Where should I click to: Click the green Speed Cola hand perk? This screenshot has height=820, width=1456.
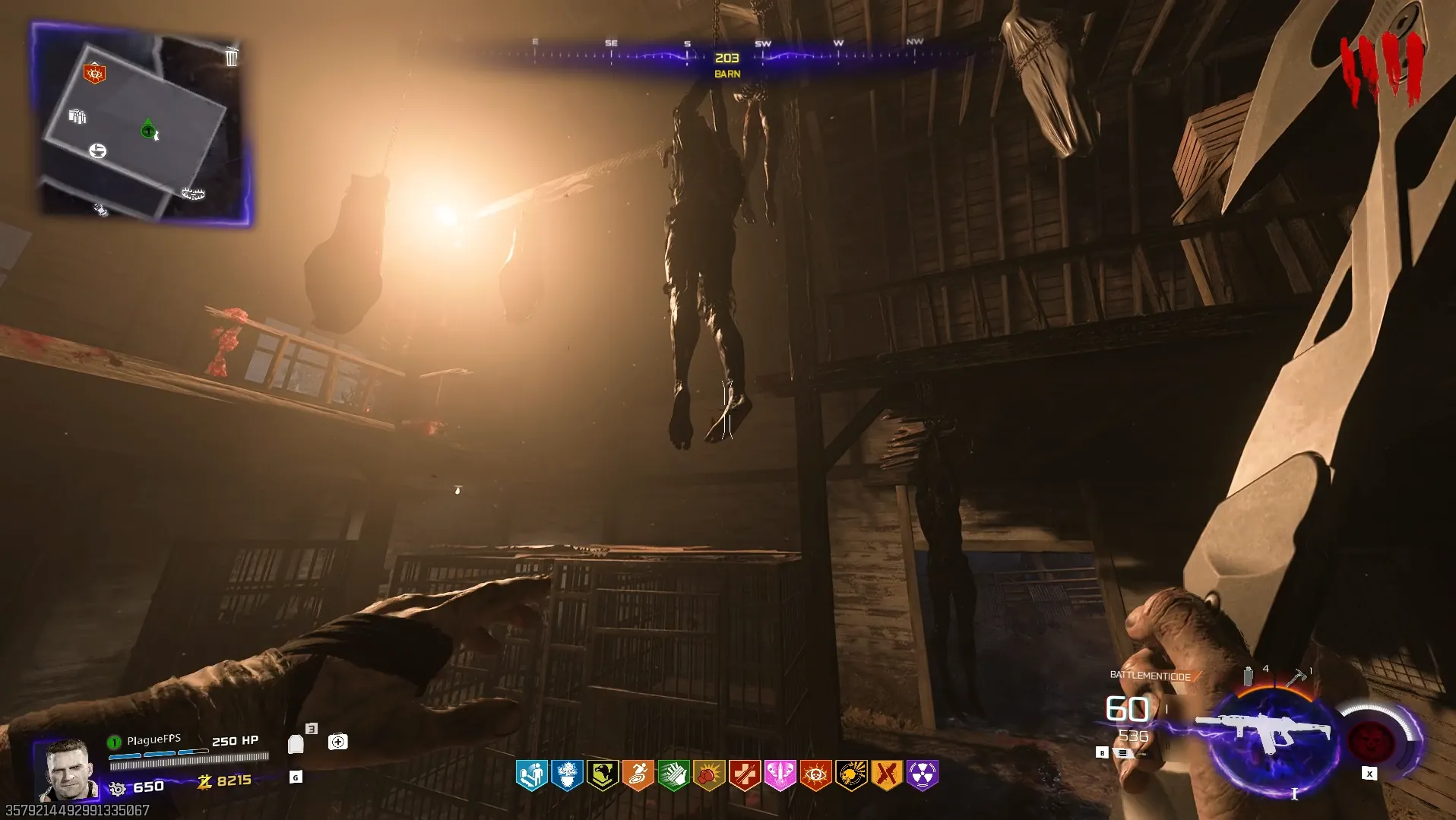(x=673, y=775)
